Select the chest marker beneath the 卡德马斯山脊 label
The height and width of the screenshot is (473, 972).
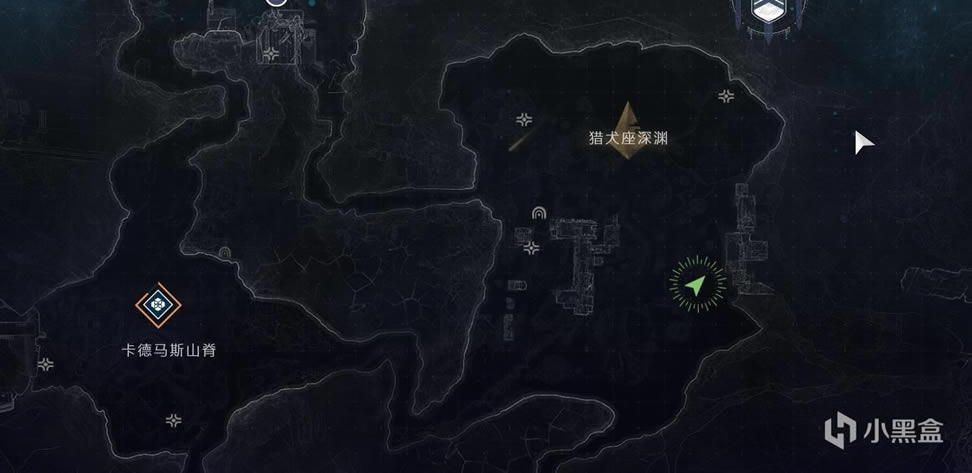[x=175, y=420]
